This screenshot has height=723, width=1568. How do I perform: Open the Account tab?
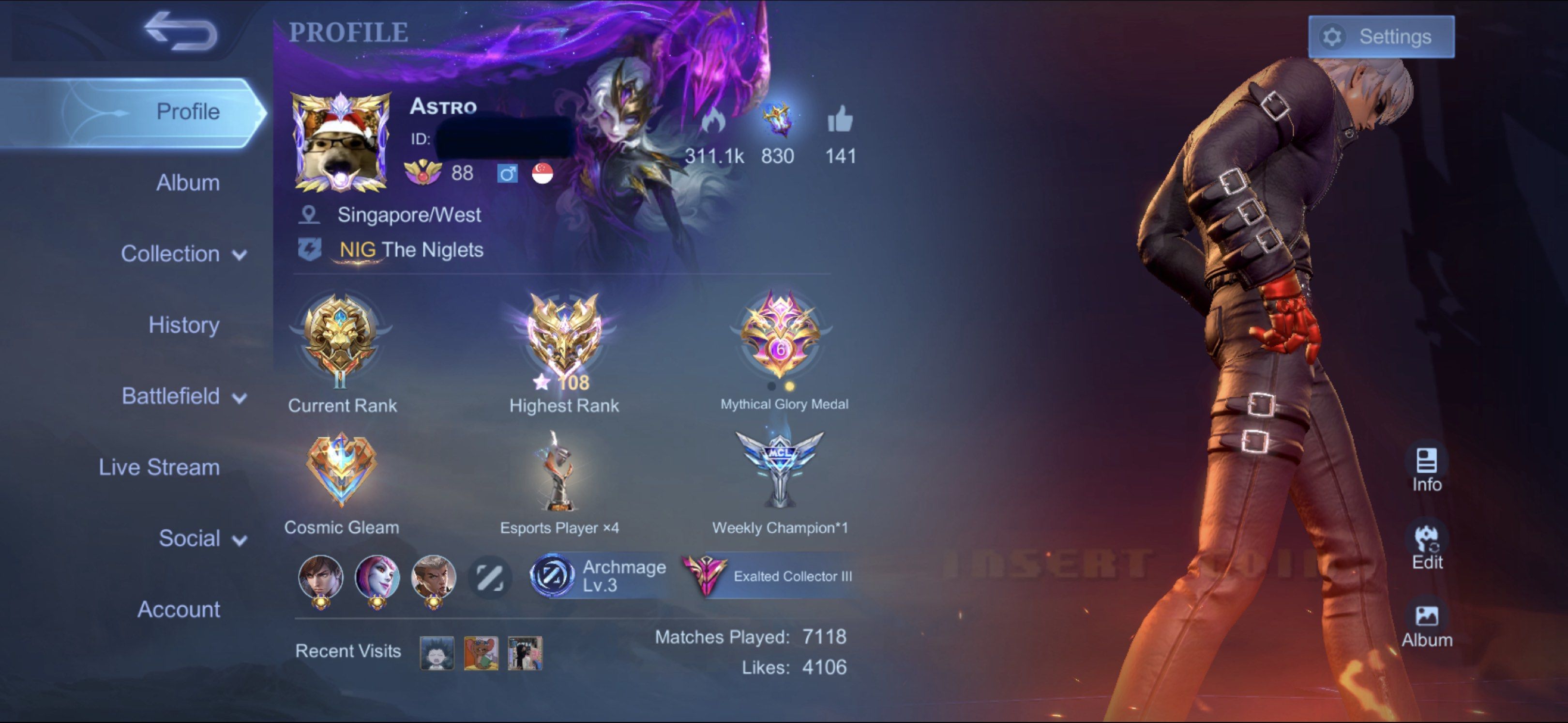click(x=179, y=609)
